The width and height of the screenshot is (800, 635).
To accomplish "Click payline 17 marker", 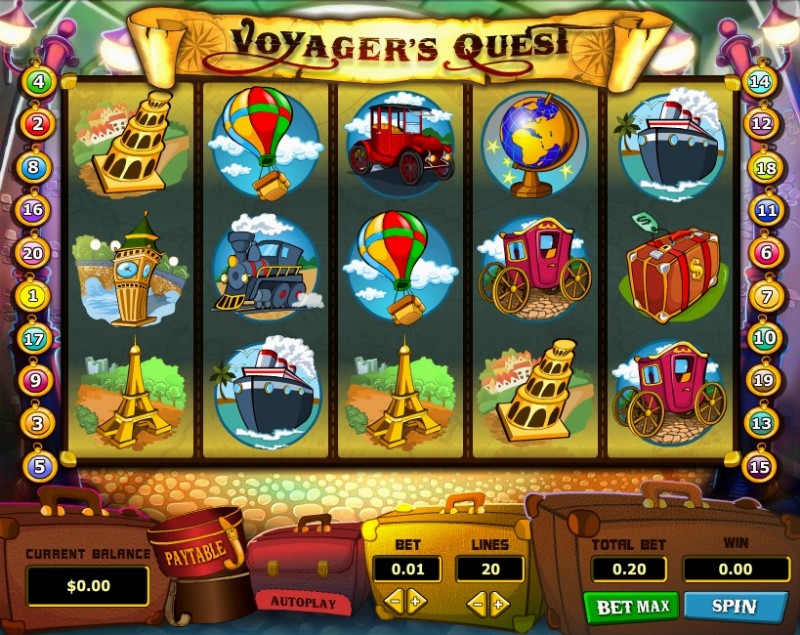I will [x=34, y=339].
